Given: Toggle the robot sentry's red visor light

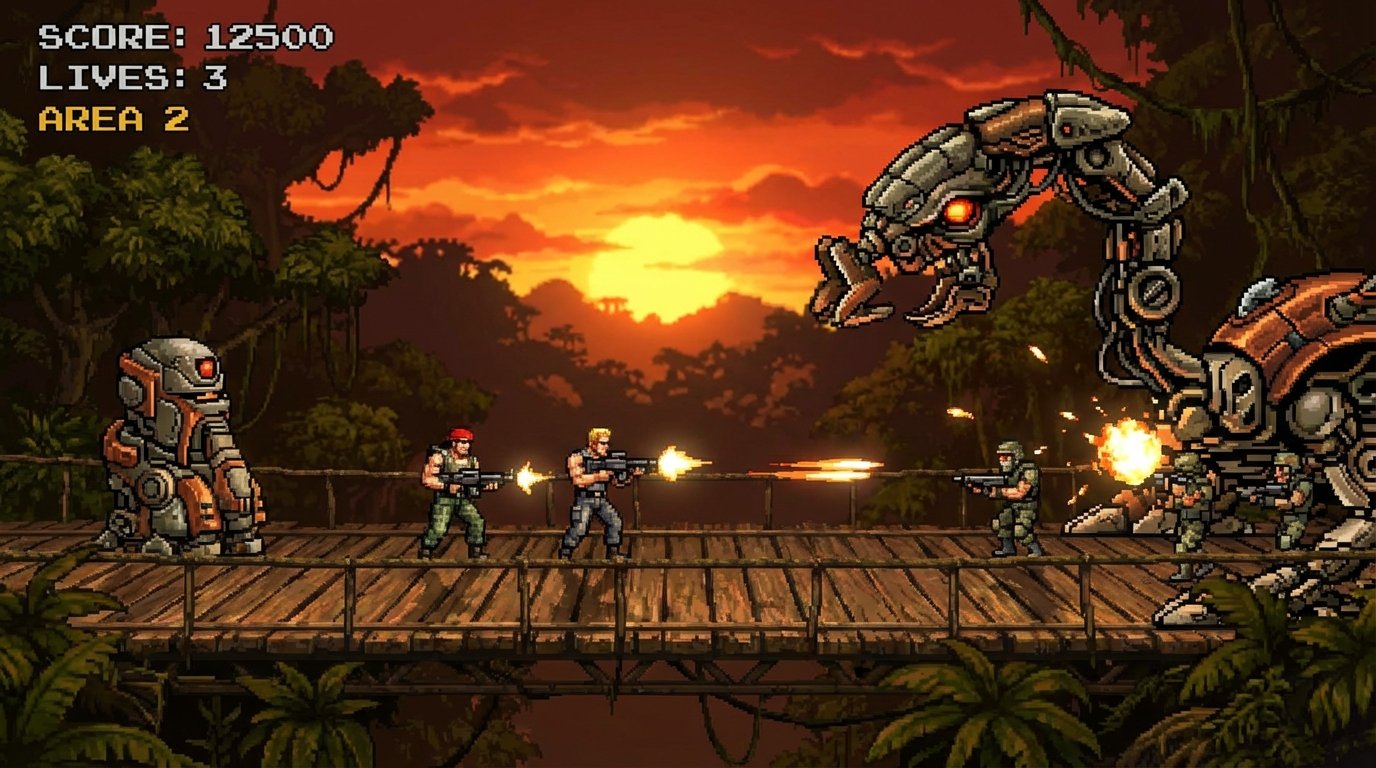Looking at the screenshot, I should [x=205, y=370].
